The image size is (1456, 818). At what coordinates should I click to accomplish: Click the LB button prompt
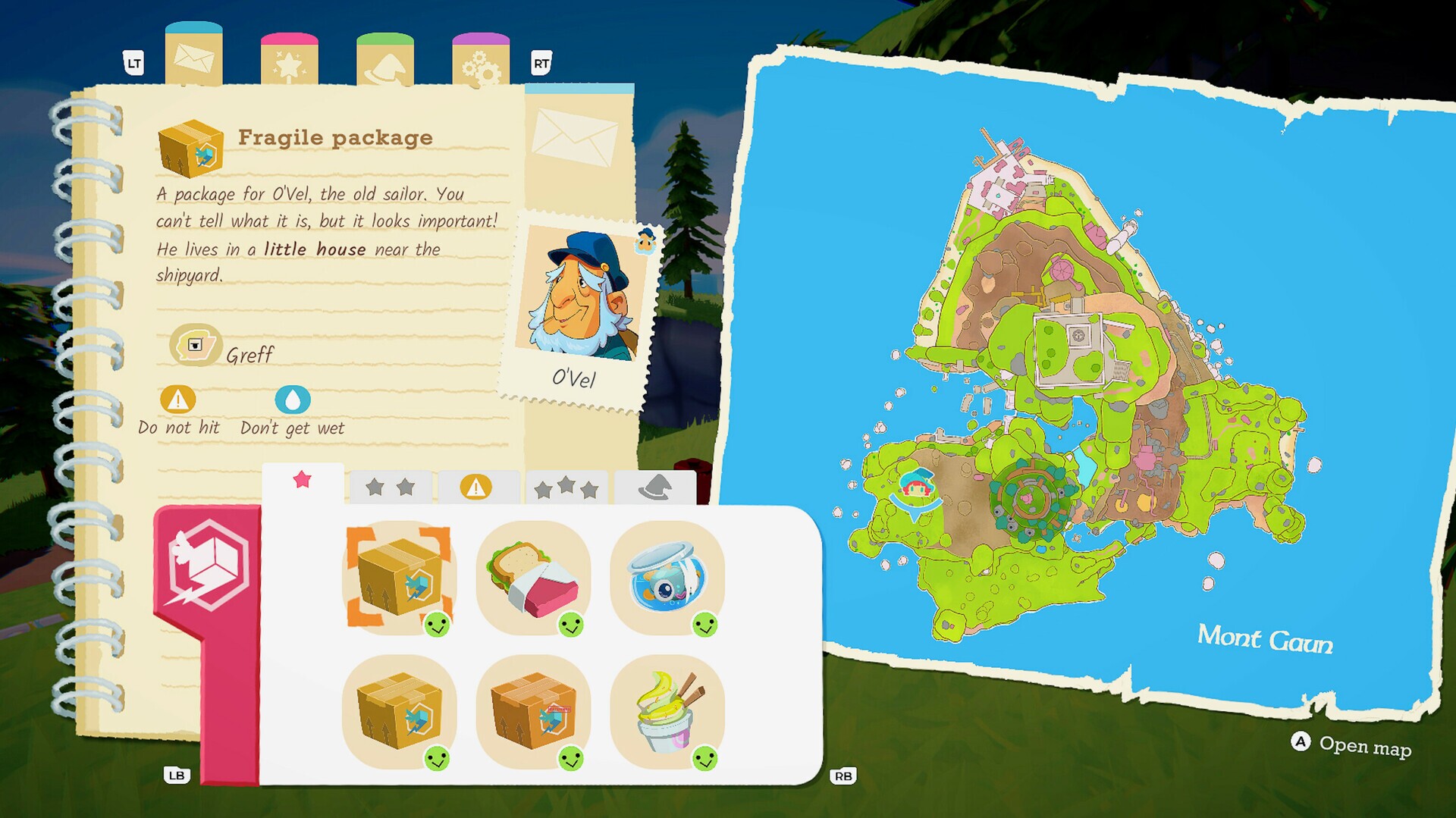[x=176, y=776]
